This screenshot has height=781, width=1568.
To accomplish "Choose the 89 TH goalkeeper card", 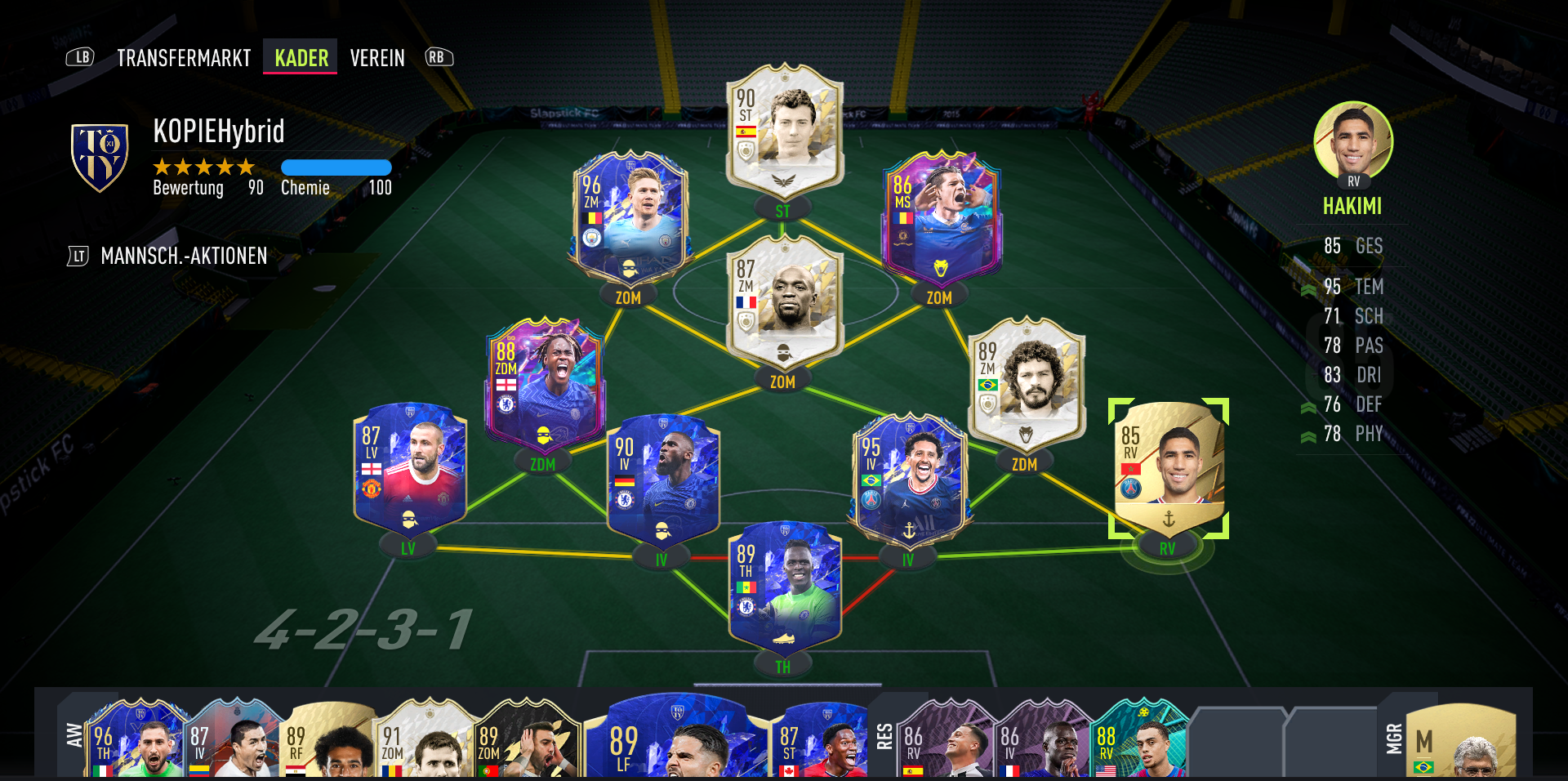I will click(784, 588).
